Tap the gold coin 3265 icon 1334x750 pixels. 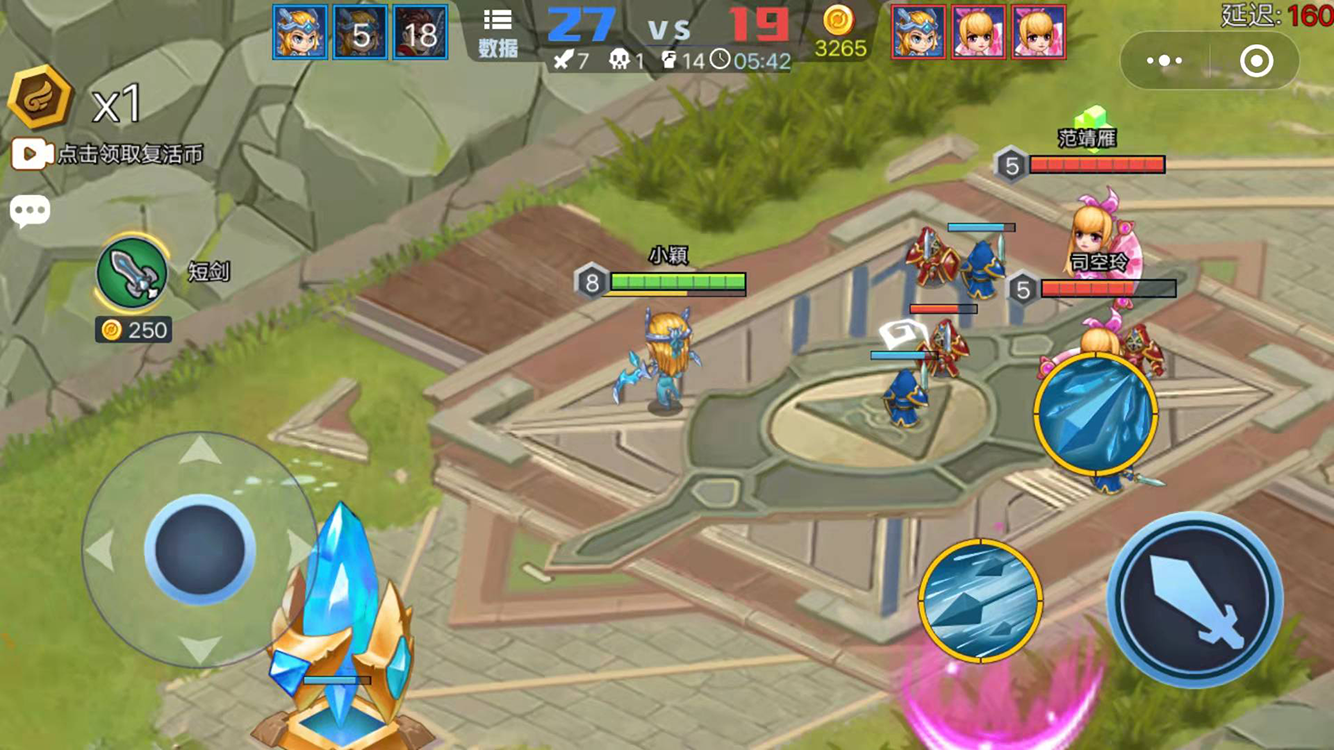(839, 21)
